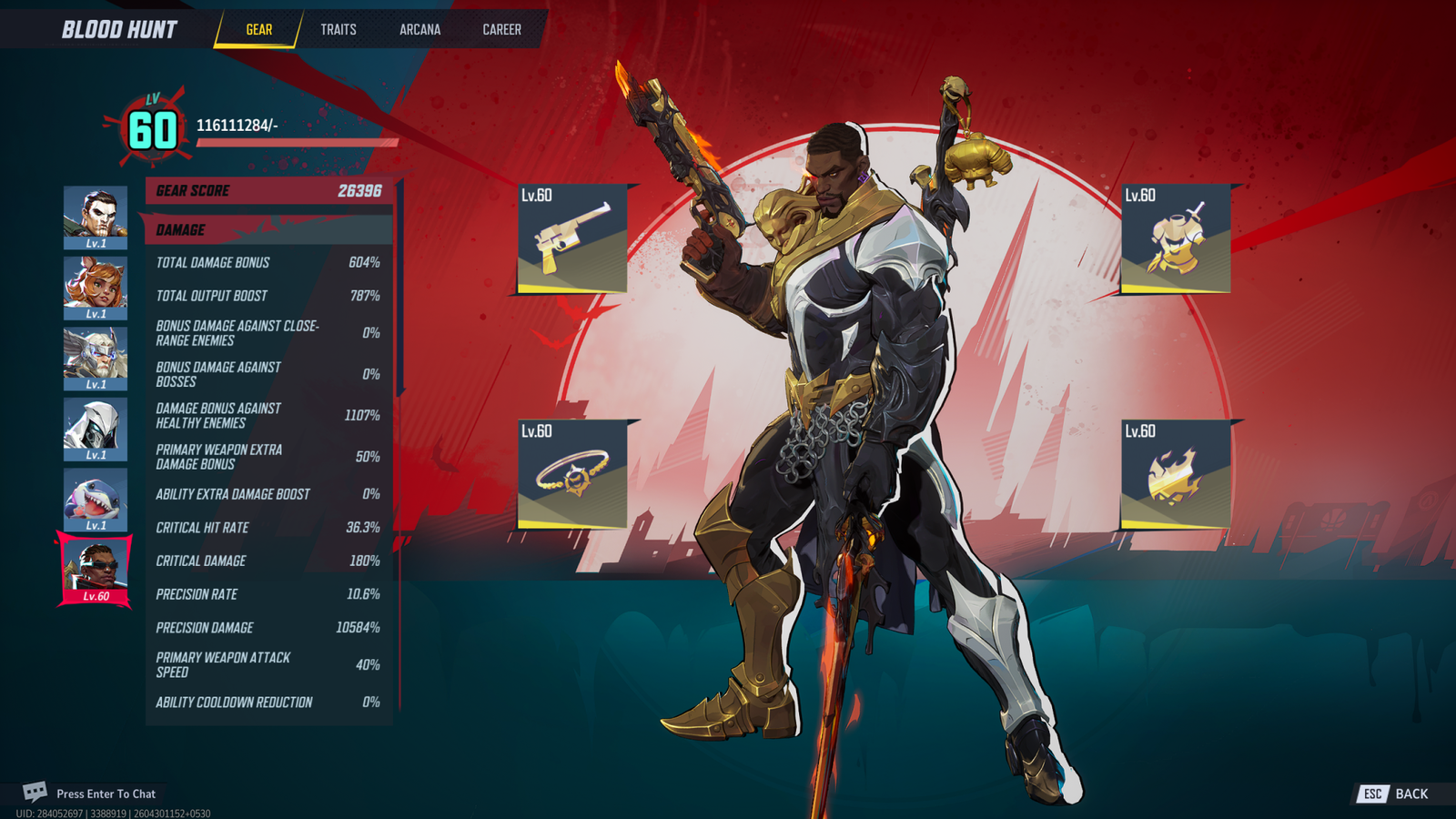Open the golden armor gear slot
Viewport: 1456px width, 819px height.
pyautogui.click(x=1176, y=238)
